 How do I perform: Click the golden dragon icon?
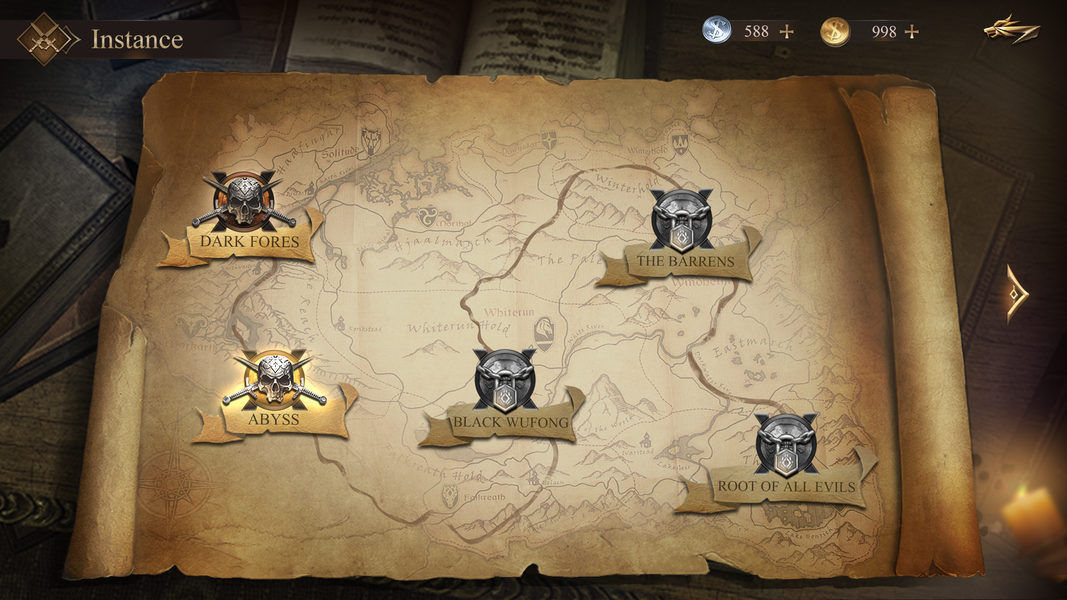coord(1011,30)
